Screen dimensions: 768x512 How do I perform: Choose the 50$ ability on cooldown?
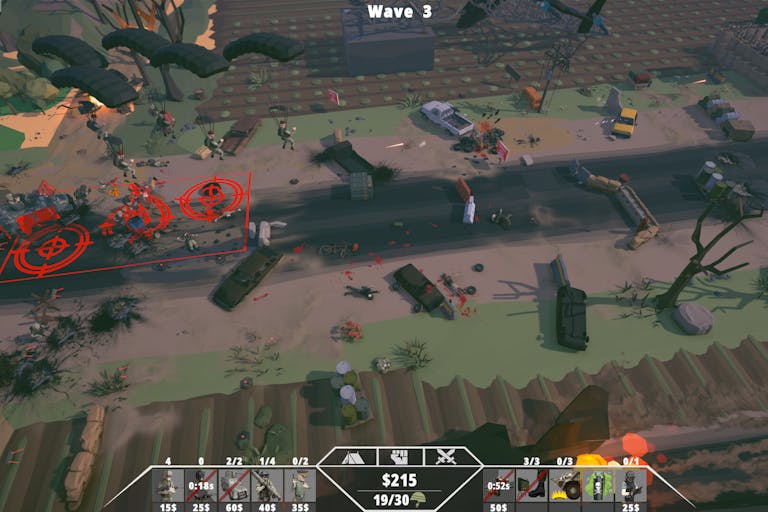[x=499, y=485]
